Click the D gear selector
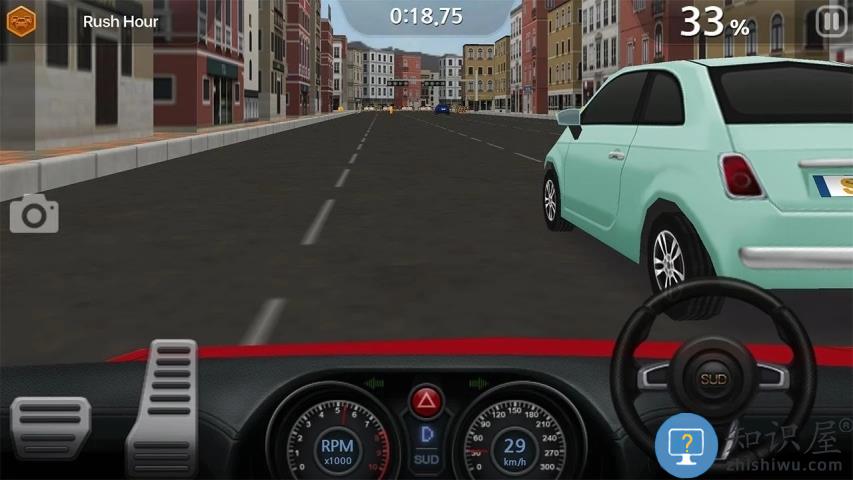Viewport: 853px width, 480px height. [426, 435]
